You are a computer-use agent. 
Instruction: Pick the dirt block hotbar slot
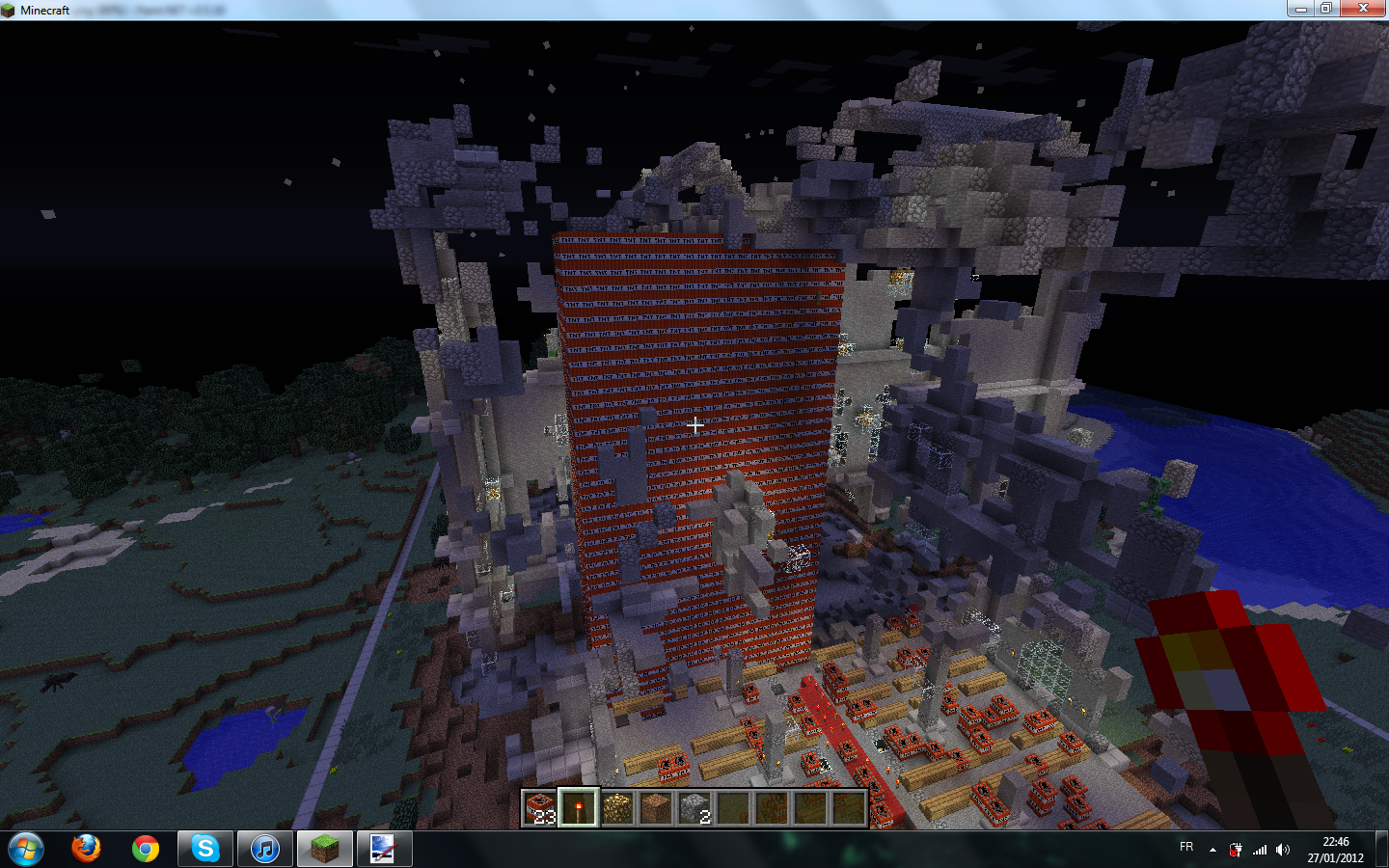click(x=656, y=808)
